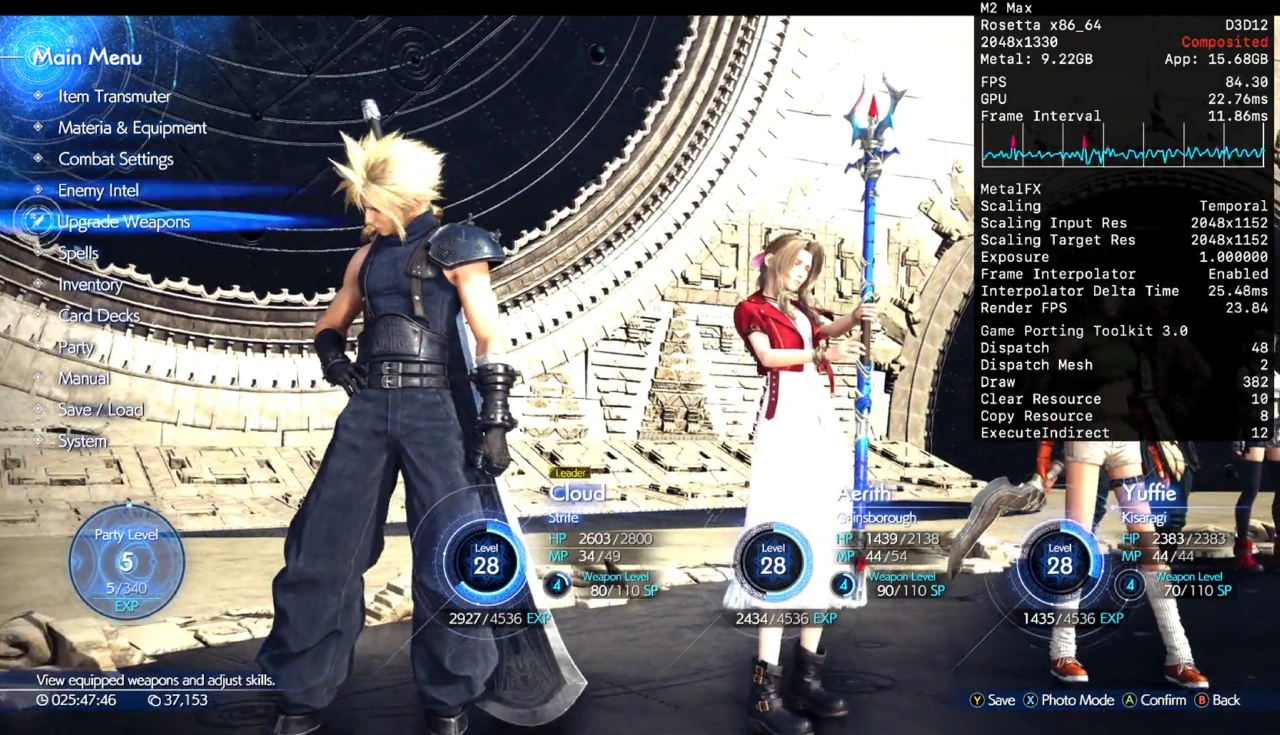
Task: Select the System menu item
Action: tap(82, 440)
